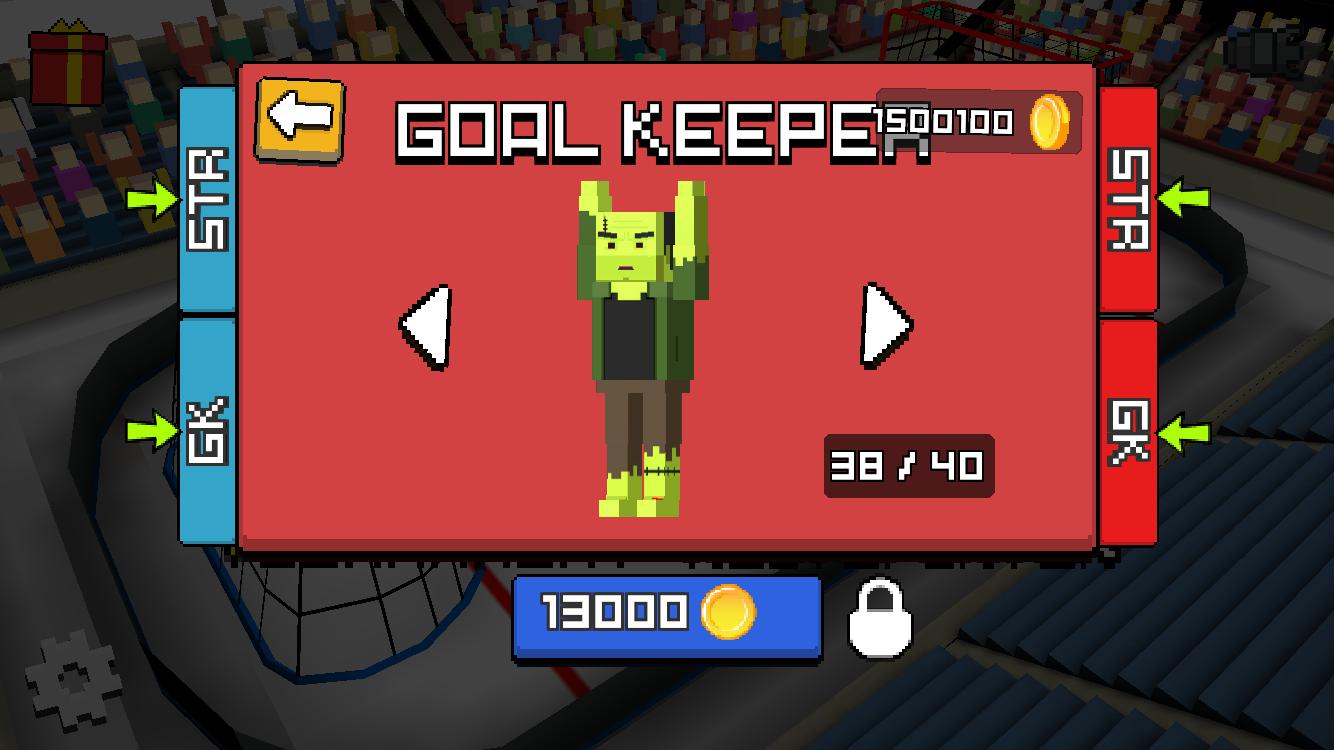
Task: Switch to the left blue GK tab
Action: coord(205,430)
